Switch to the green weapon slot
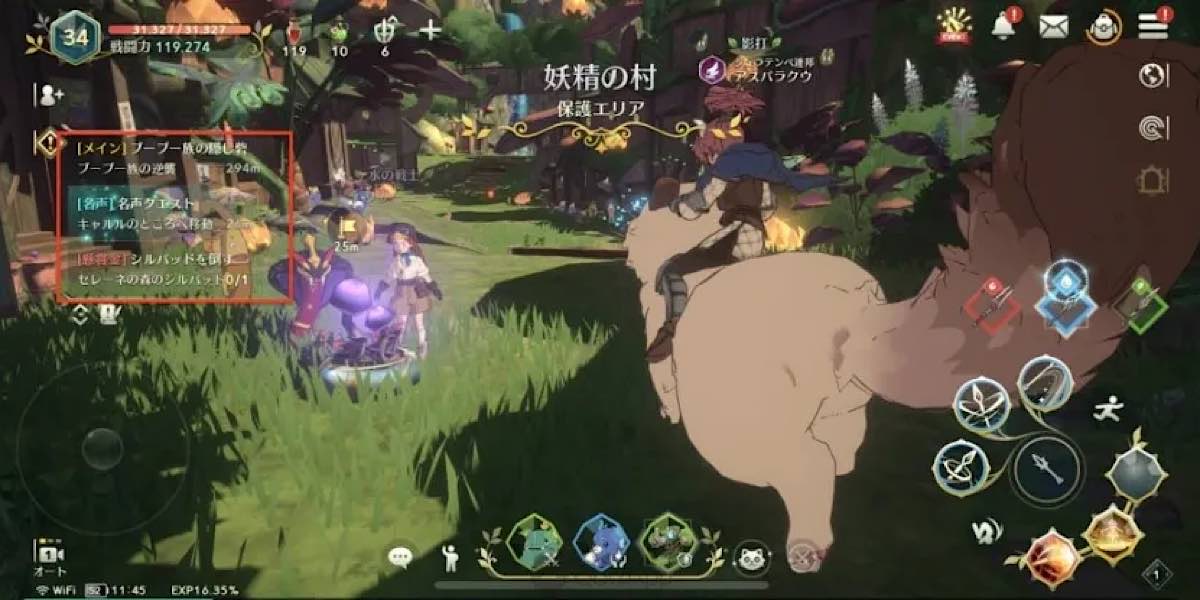 click(1141, 303)
